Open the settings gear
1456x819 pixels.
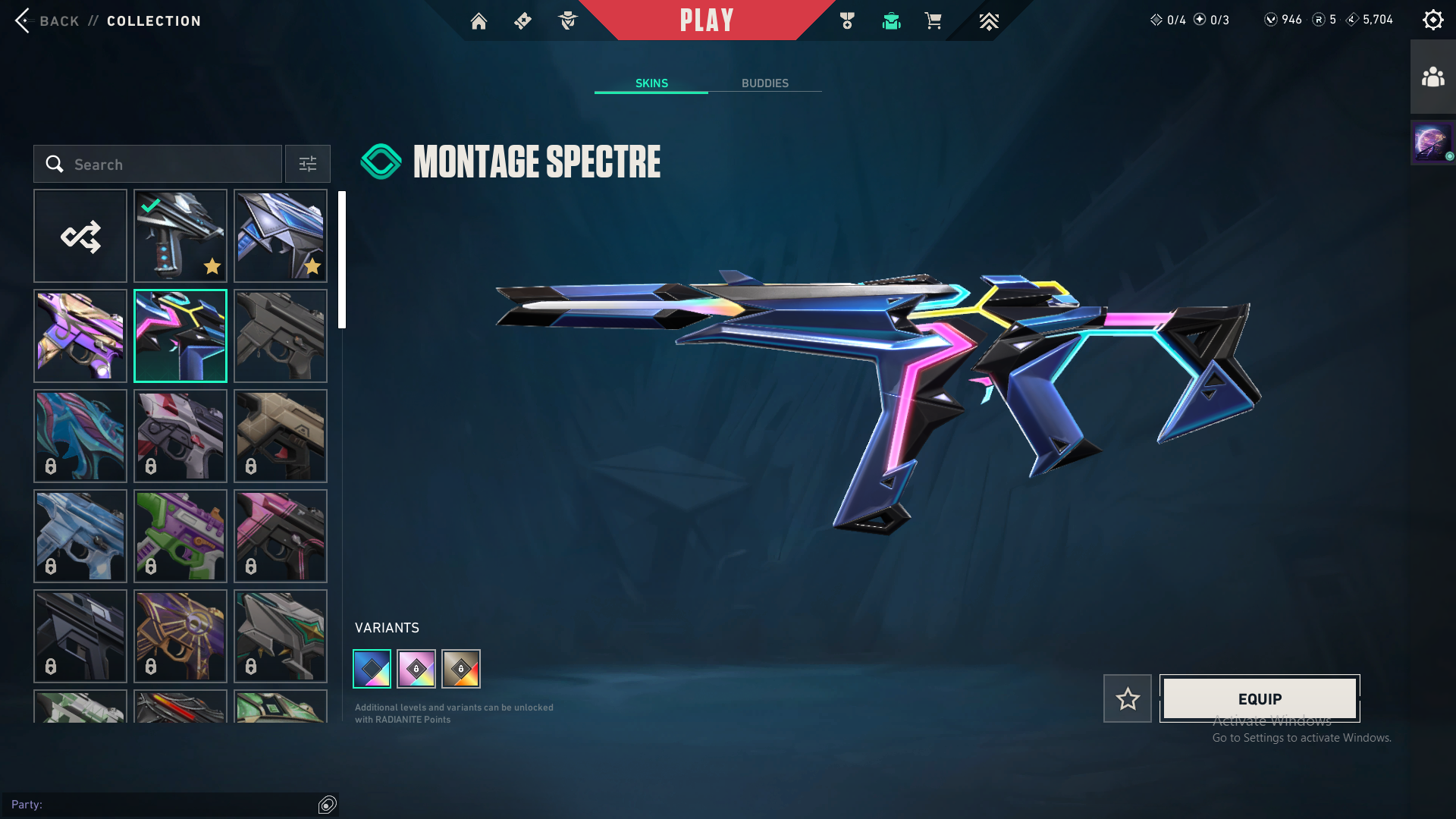1432,20
